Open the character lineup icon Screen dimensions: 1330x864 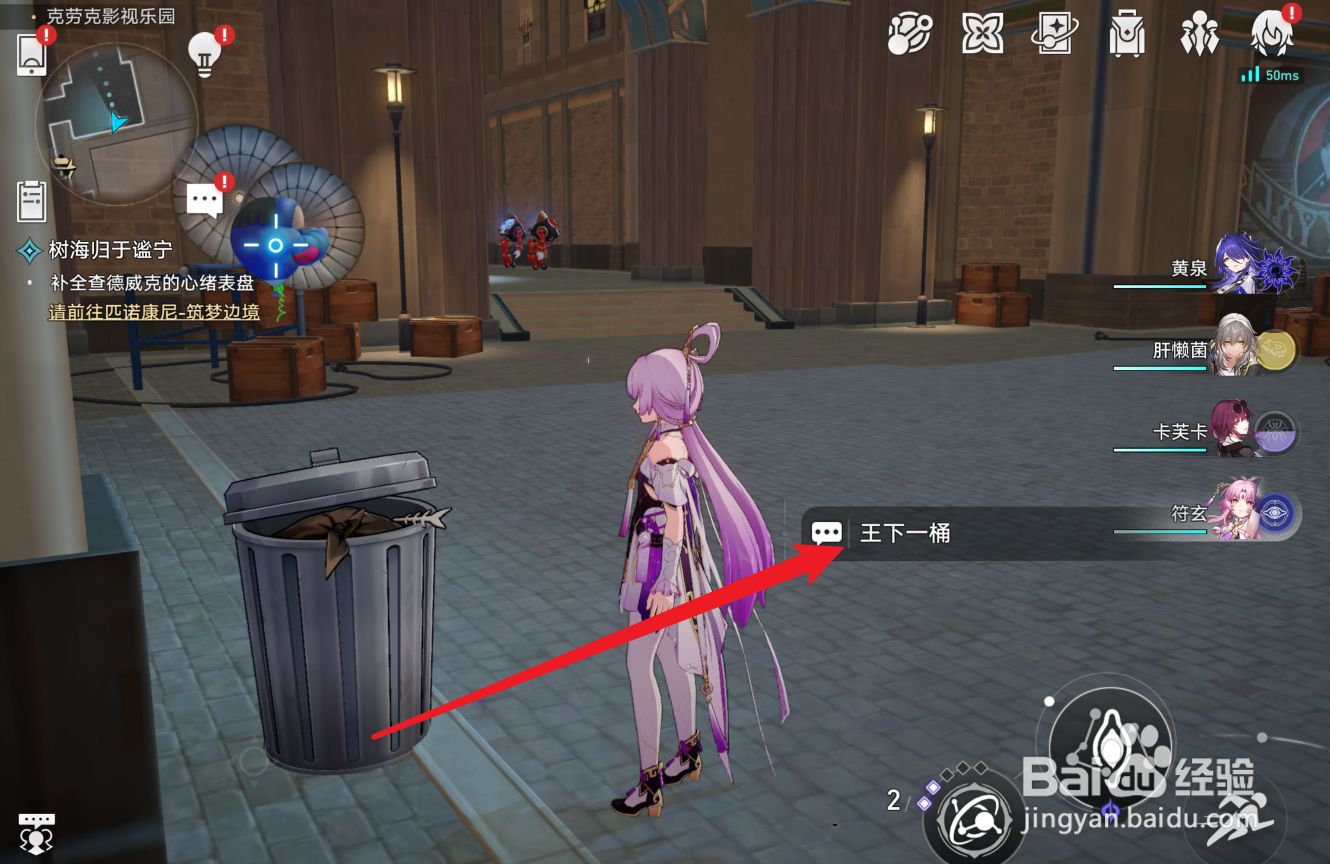pyautogui.click(x=1199, y=33)
